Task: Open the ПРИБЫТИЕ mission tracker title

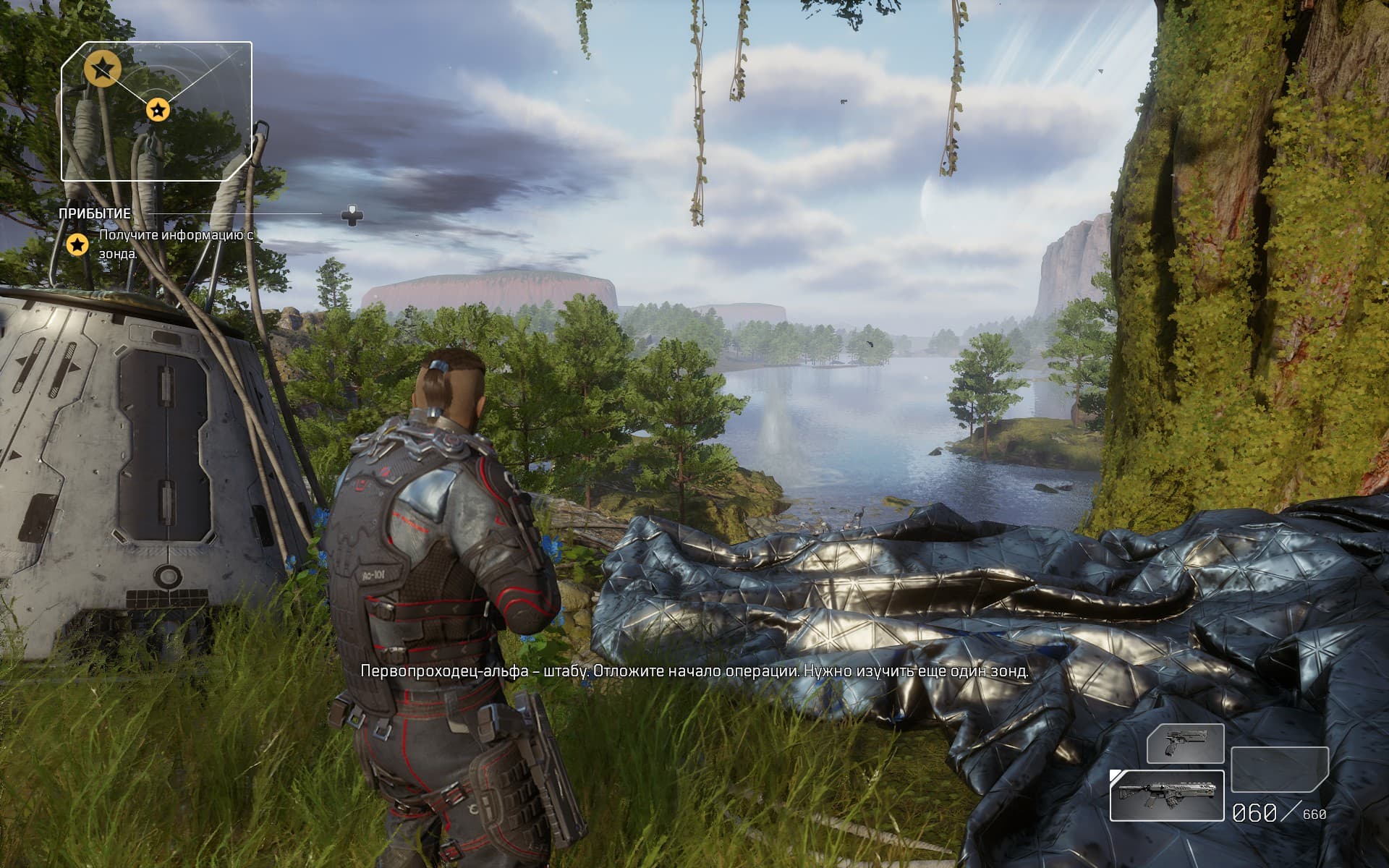Action: [x=95, y=213]
